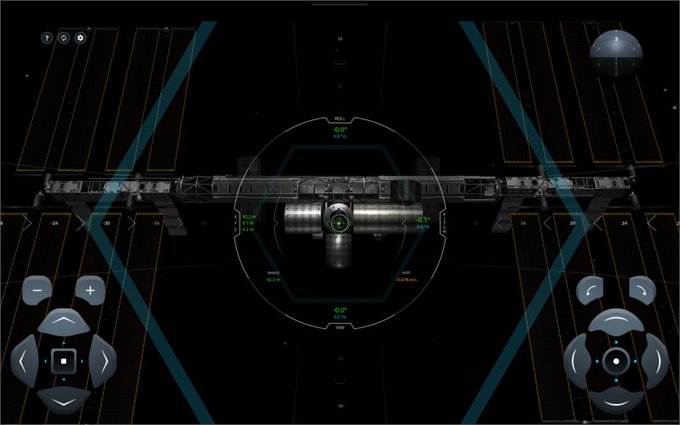This screenshot has width=680, height=425.
Task: Toggle rotation precision with the center dot
Action: [616, 360]
